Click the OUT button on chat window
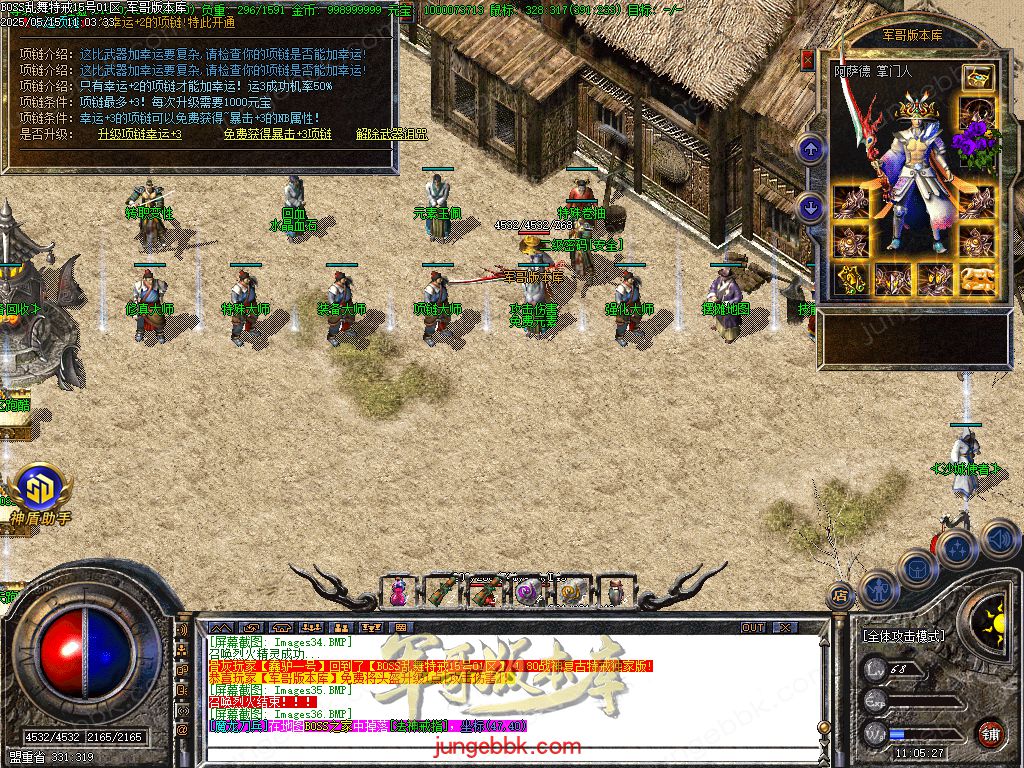Viewport: 1024px width, 768px height. tap(752, 627)
